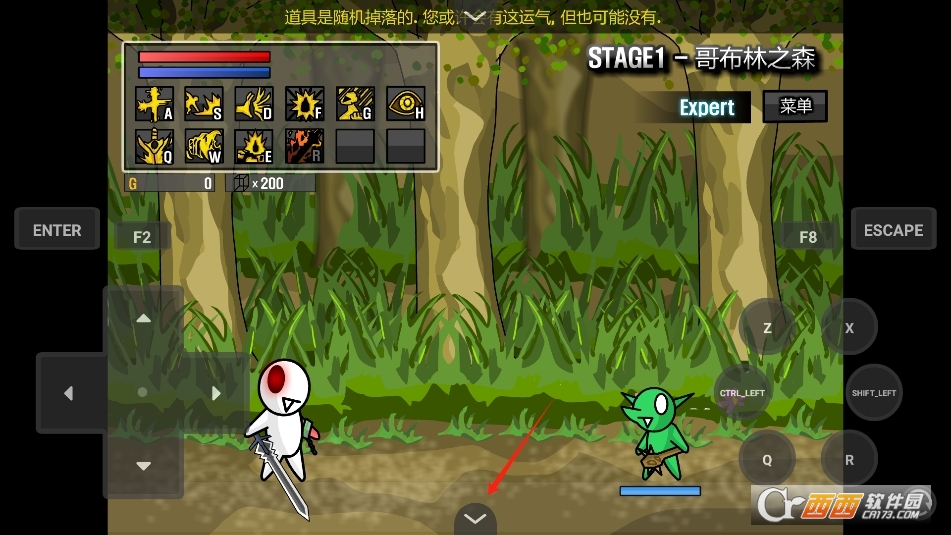The image size is (951, 535).
Task: Trigger the fist wave skill marked W
Action: (x=204, y=146)
